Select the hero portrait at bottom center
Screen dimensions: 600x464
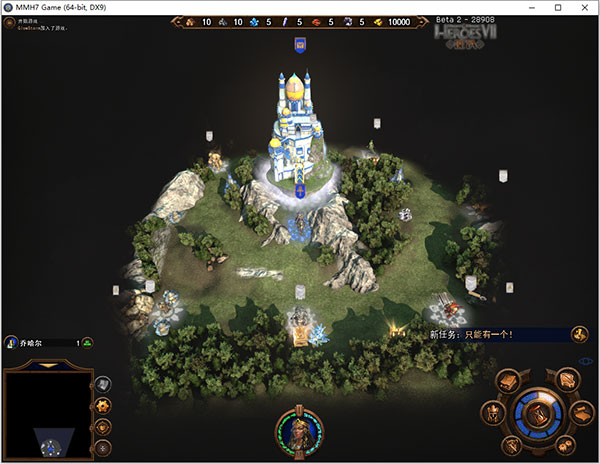pos(299,430)
